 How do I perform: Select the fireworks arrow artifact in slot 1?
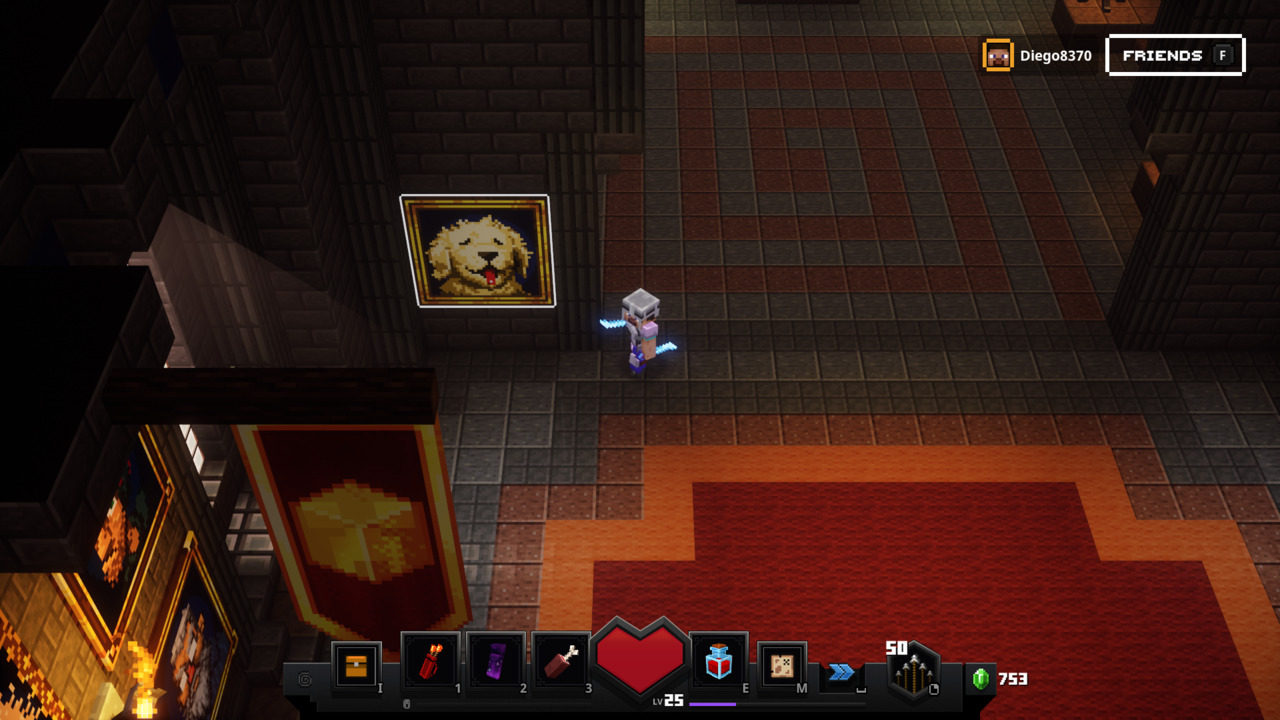(x=431, y=659)
